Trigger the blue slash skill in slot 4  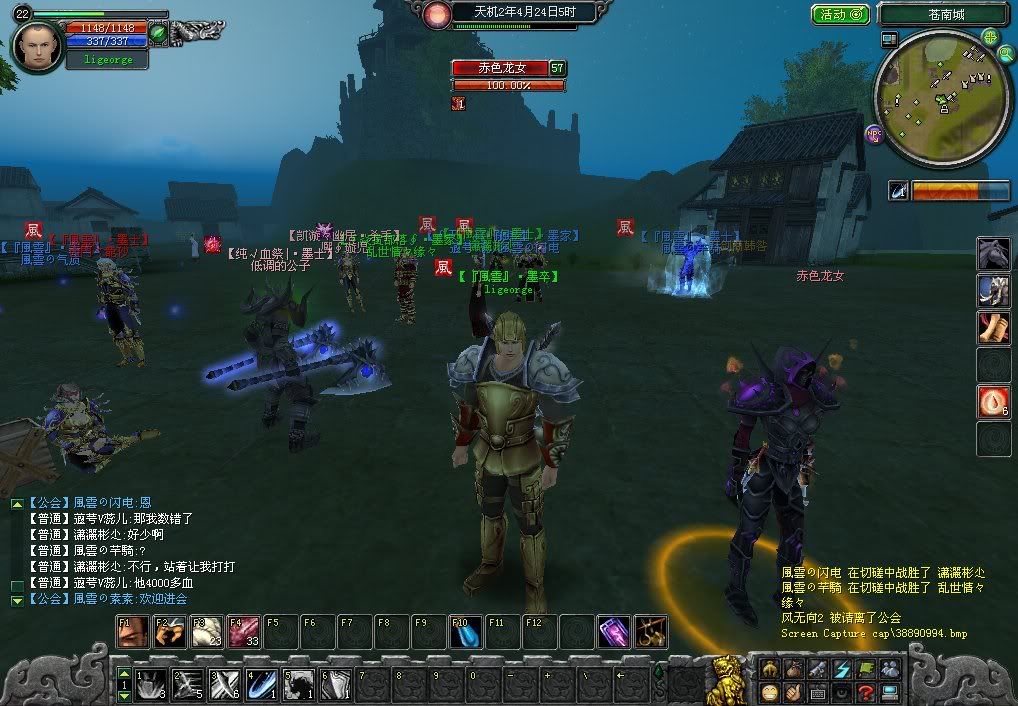pyautogui.click(x=262, y=683)
